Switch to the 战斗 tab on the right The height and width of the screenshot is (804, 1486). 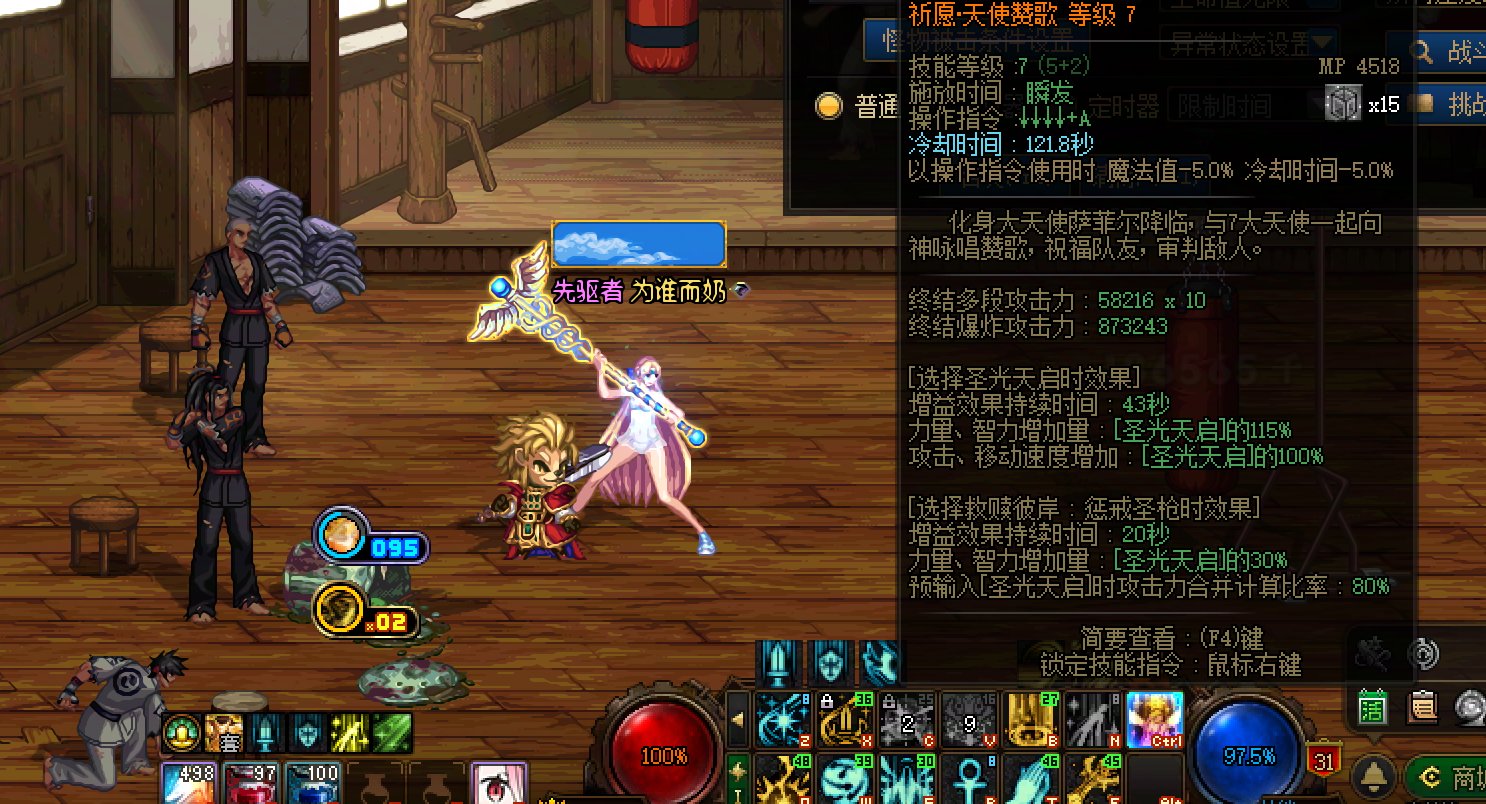pos(1462,51)
